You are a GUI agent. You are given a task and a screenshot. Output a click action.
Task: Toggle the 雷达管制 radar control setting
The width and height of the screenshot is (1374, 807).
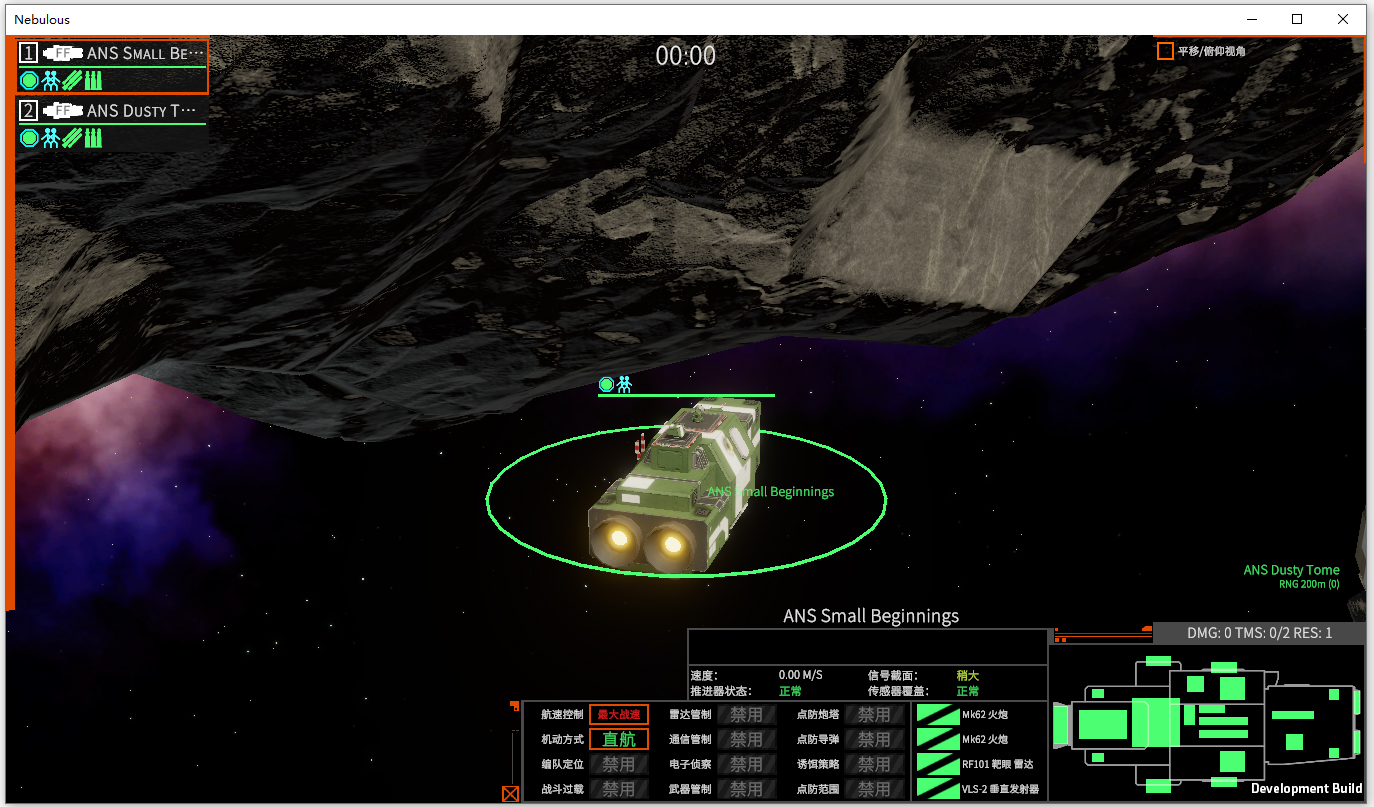746,715
